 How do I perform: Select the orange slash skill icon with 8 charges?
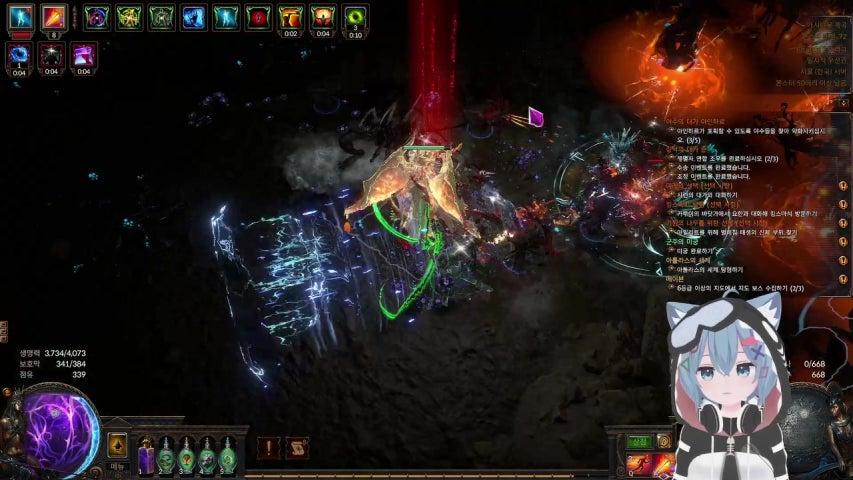click(54, 17)
